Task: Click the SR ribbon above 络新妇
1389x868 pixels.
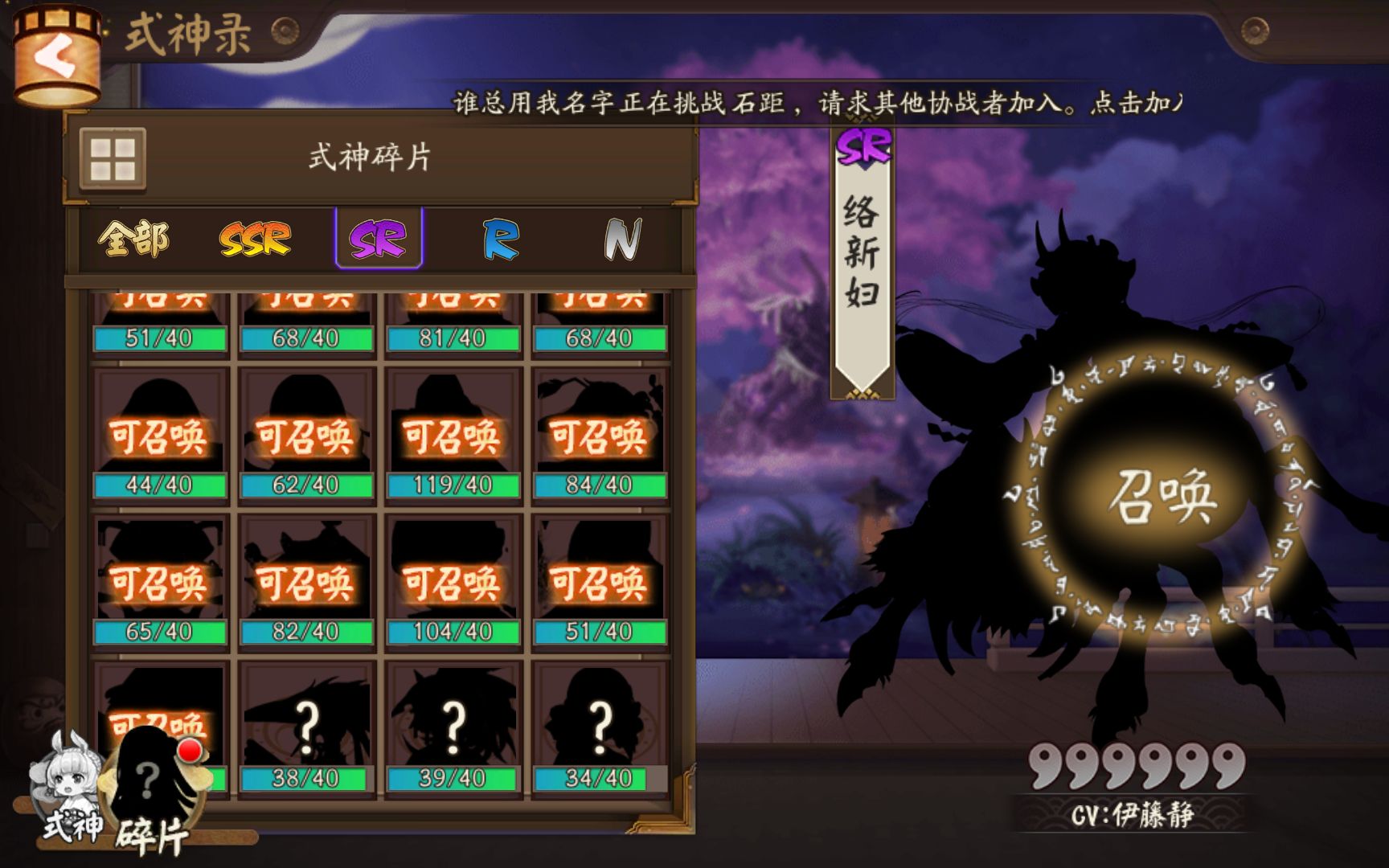Action: (x=862, y=149)
